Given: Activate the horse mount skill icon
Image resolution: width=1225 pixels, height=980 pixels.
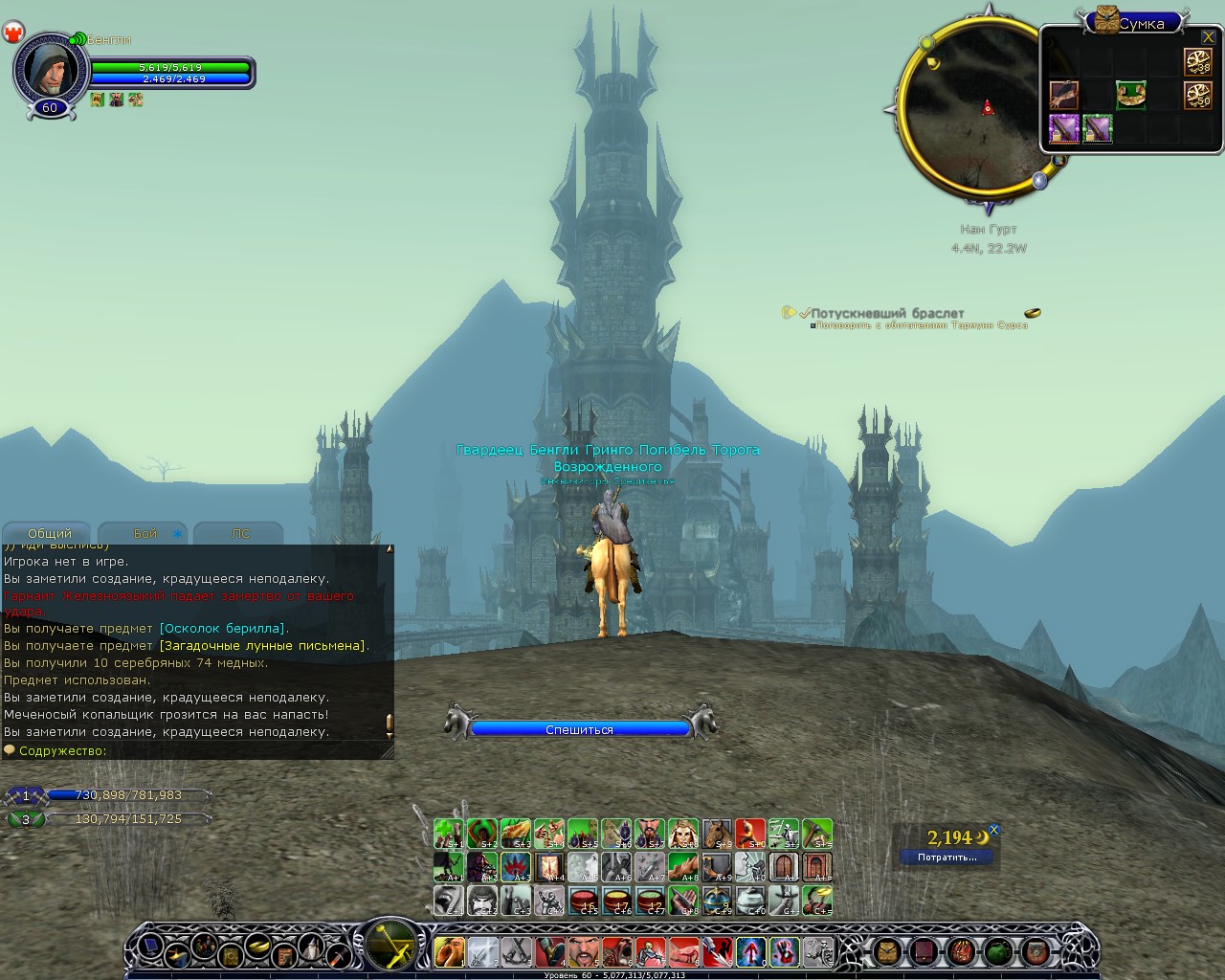Looking at the screenshot, I should click(x=716, y=834).
